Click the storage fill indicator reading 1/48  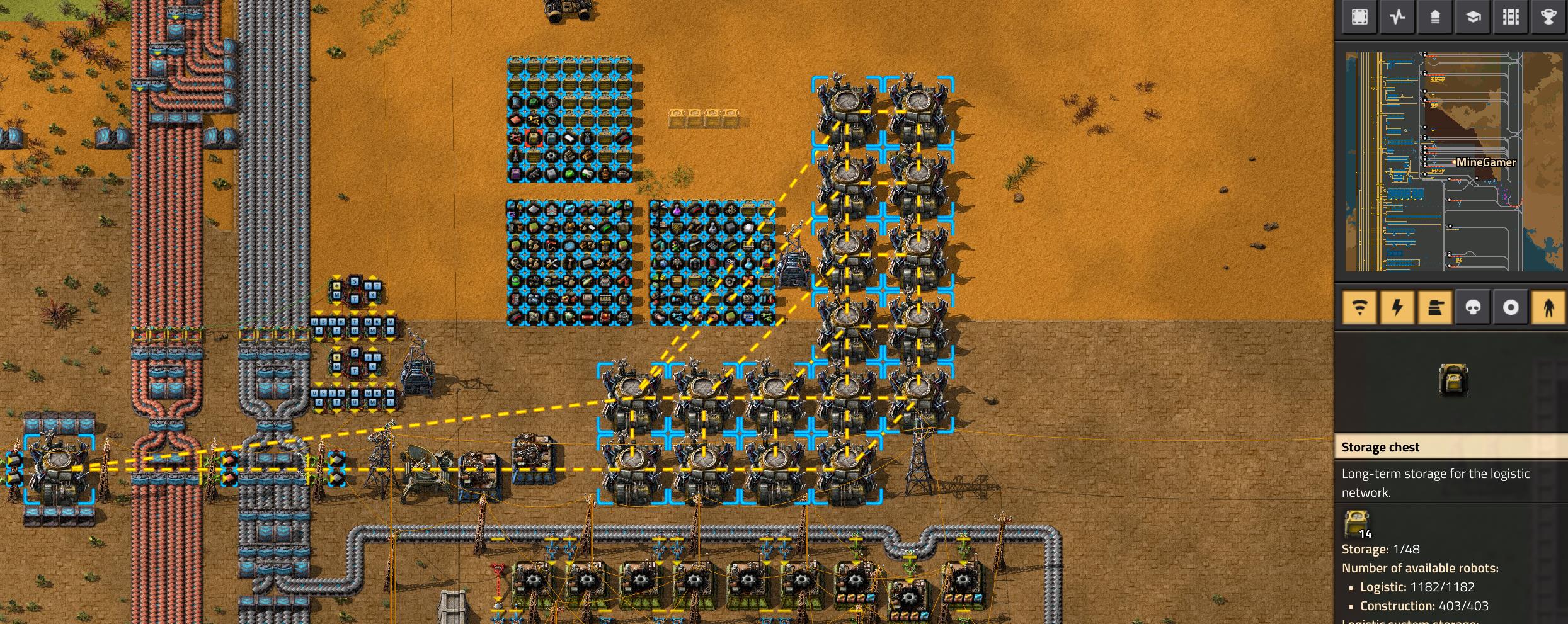(1382, 548)
